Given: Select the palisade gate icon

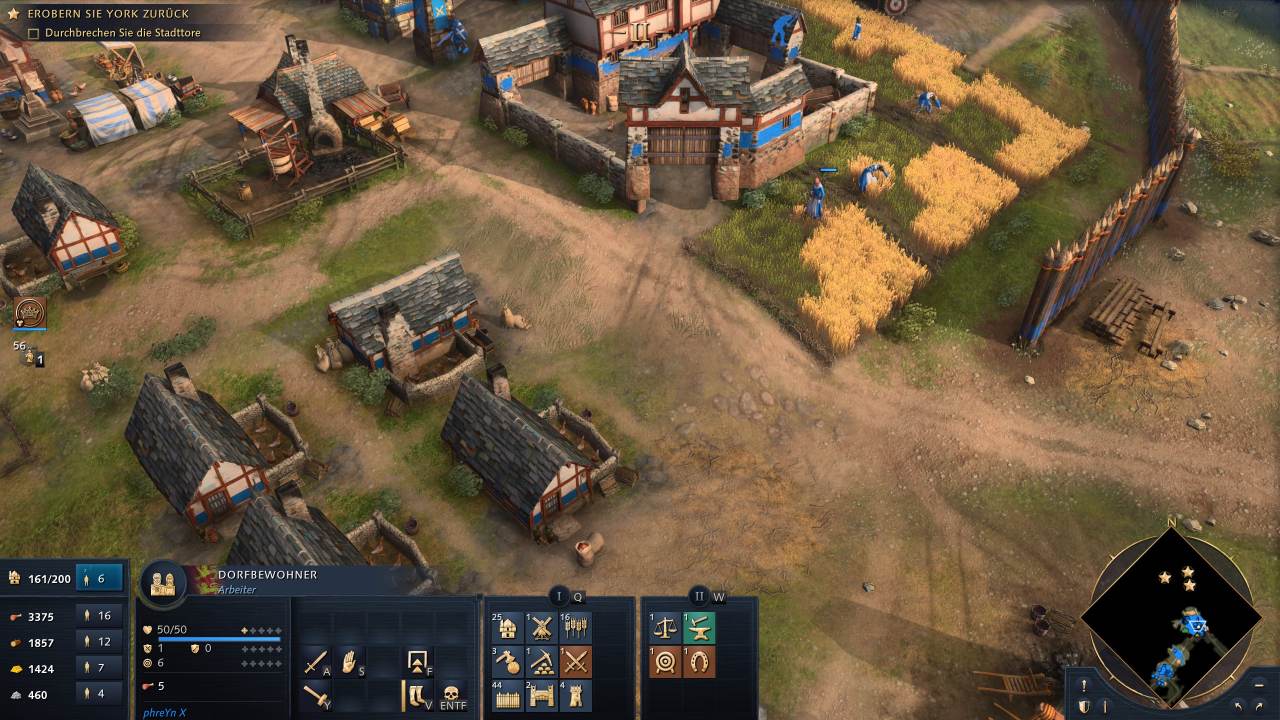Looking at the screenshot, I should tap(541, 695).
